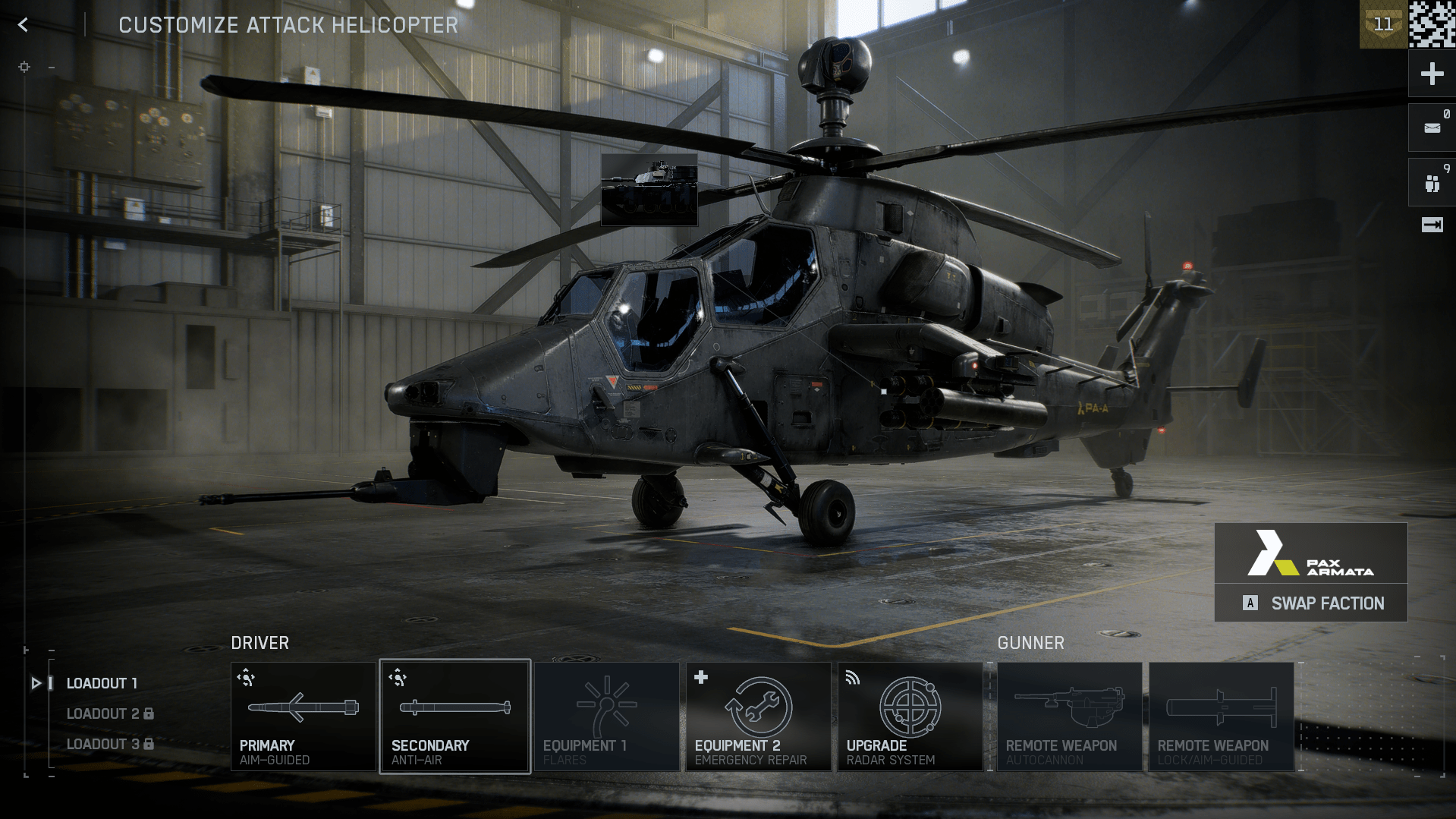Click the vehicle preview thumbnail
The height and width of the screenshot is (819, 1456).
(x=649, y=190)
